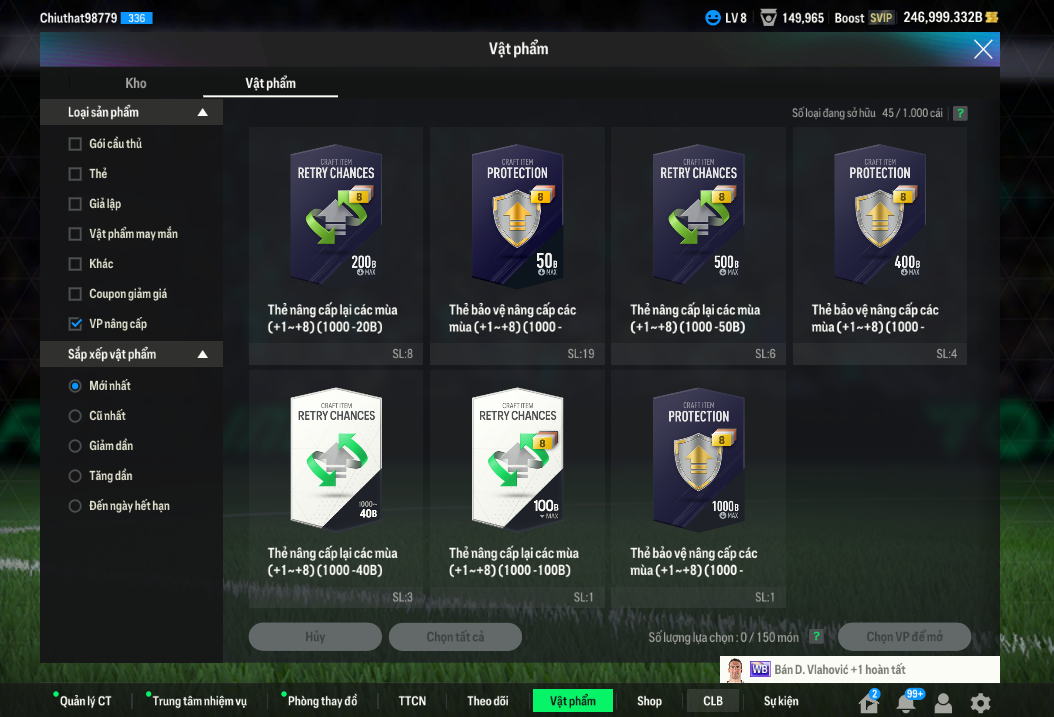This screenshot has width=1054, height=717.
Task: Enable the Vật phẩm may mắn filter
Action: coord(75,234)
